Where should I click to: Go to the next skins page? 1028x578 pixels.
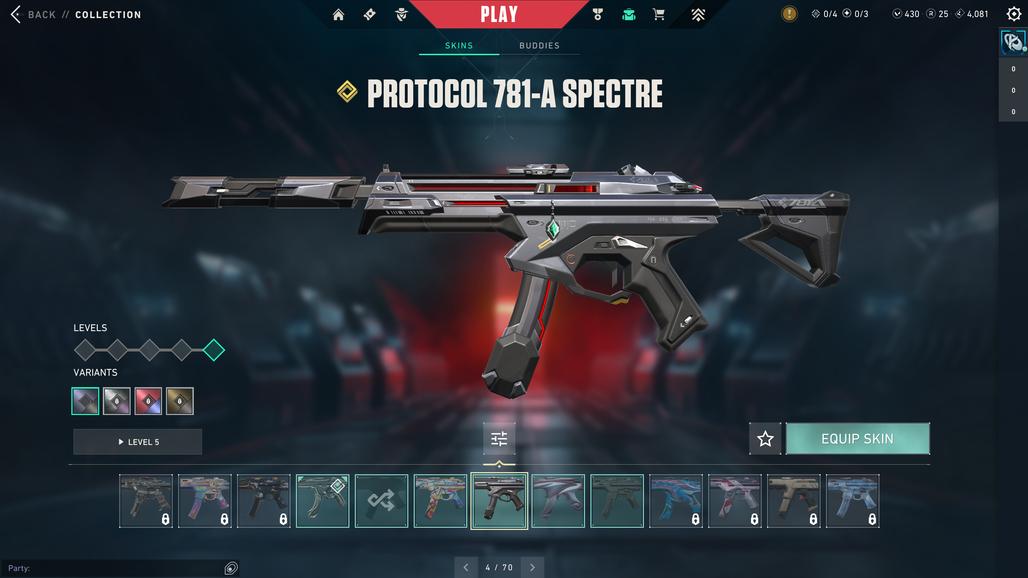pyautogui.click(x=532, y=567)
